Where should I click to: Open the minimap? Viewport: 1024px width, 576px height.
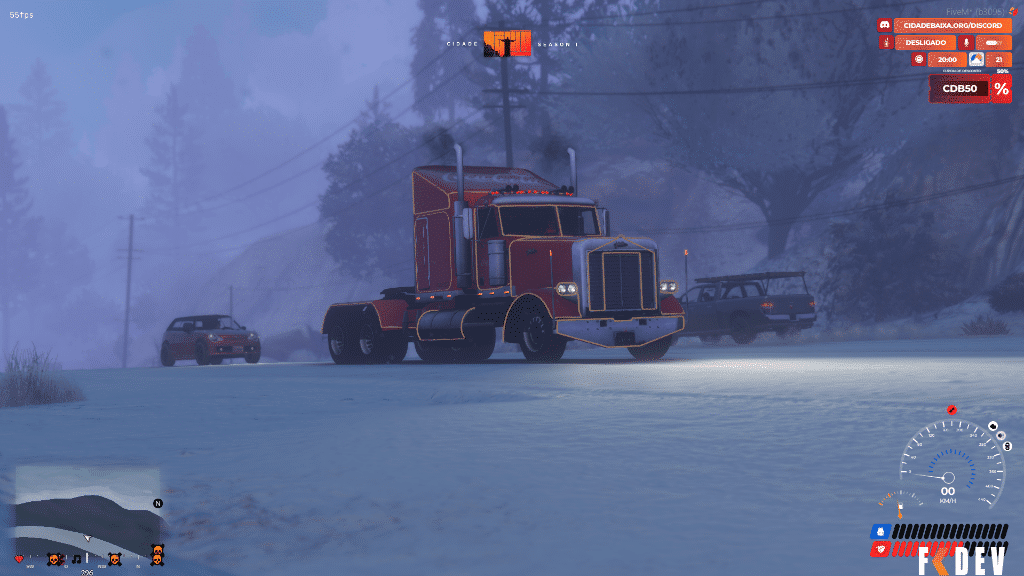tap(88, 506)
